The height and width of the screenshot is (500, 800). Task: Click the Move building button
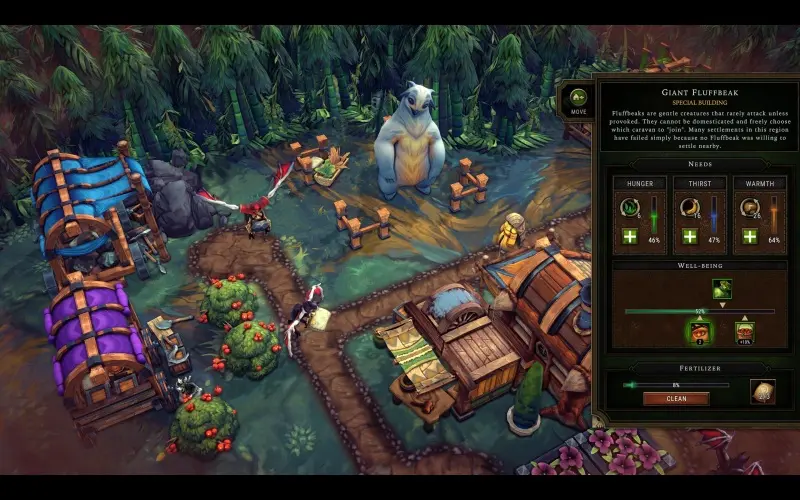pyautogui.click(x=576, y=100)
